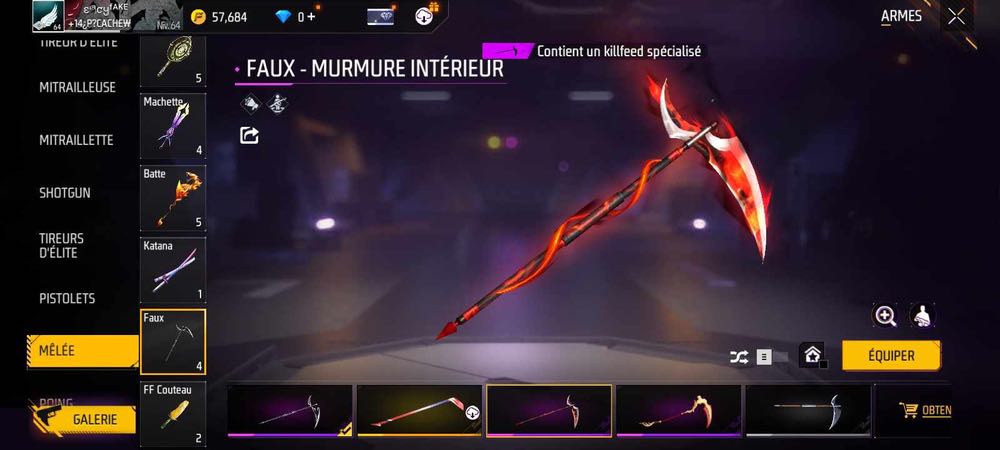This screenshot has height=450, width=1000.
Task: Select the orange-bladed scythe skin thumbnail
Action: tap(678, 411)
